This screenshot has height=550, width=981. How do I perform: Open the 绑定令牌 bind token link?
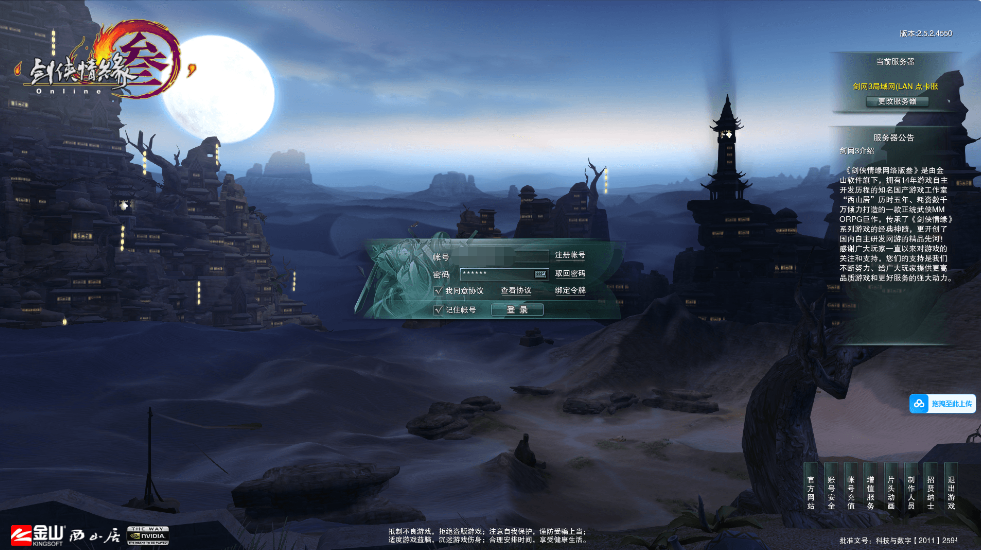pyautogui.click(x=570, y=290)
